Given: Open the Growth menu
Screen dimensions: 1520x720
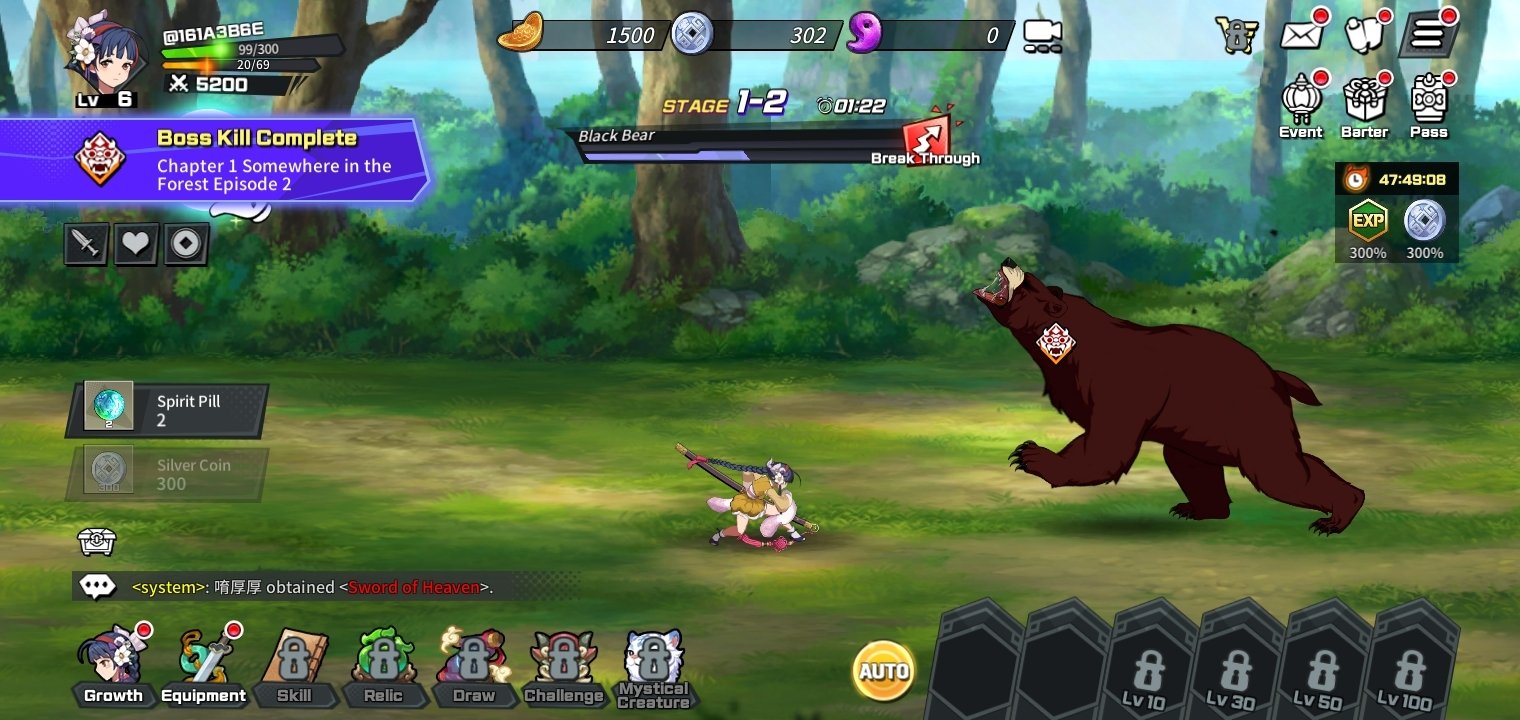Looking at the screenshot, I should [x=112, y=665].
